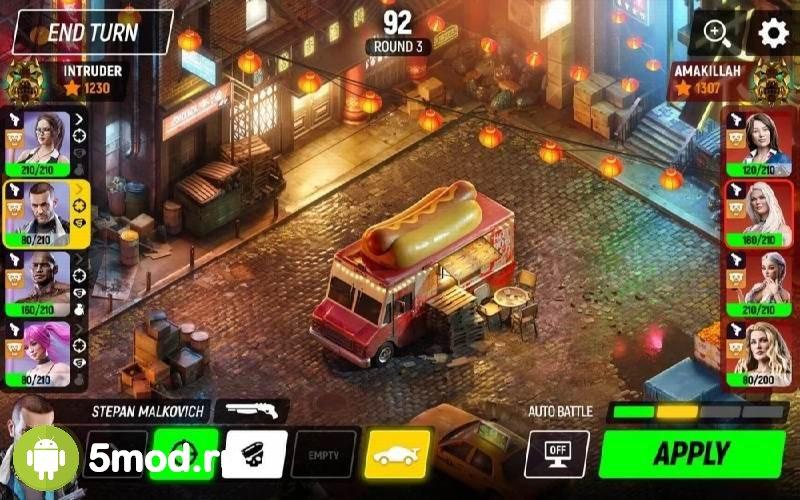Select the highlighted Stepan Malkovich portrait

38,210
